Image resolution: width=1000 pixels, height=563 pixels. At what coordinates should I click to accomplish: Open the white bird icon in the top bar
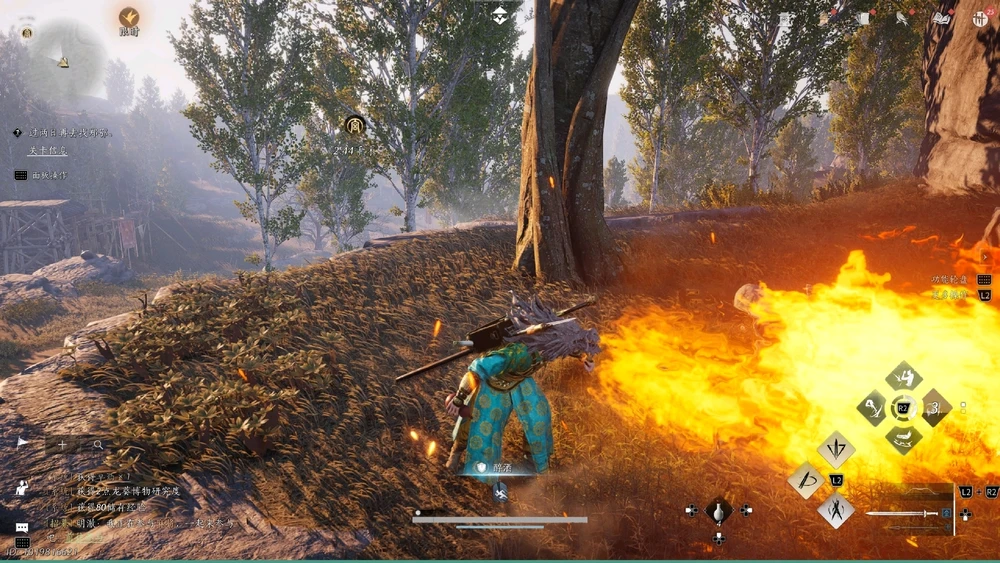point(901,18)
